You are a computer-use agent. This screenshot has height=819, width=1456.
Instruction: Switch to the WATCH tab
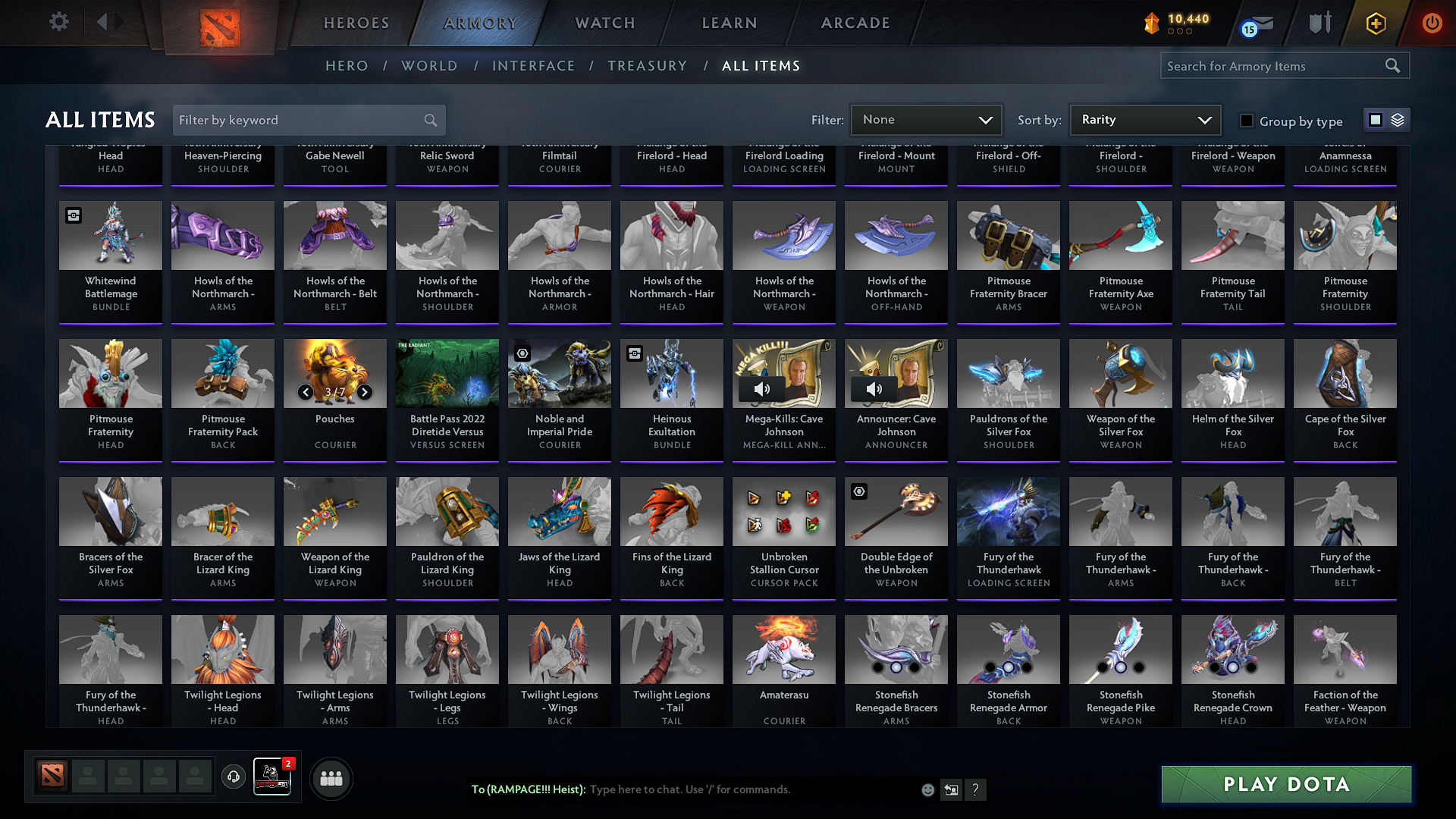click(603, 23)
